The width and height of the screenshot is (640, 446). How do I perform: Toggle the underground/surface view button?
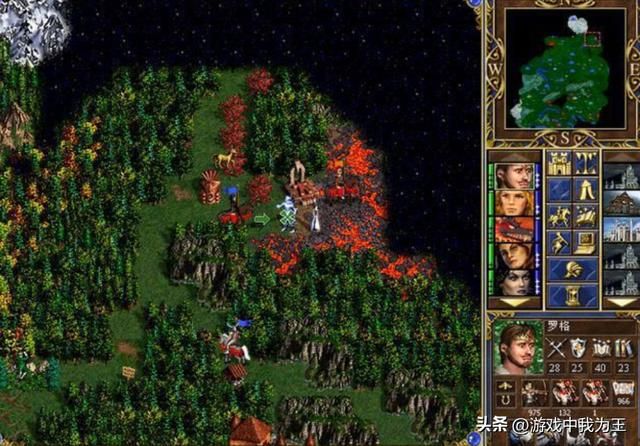tap(585, 163)
